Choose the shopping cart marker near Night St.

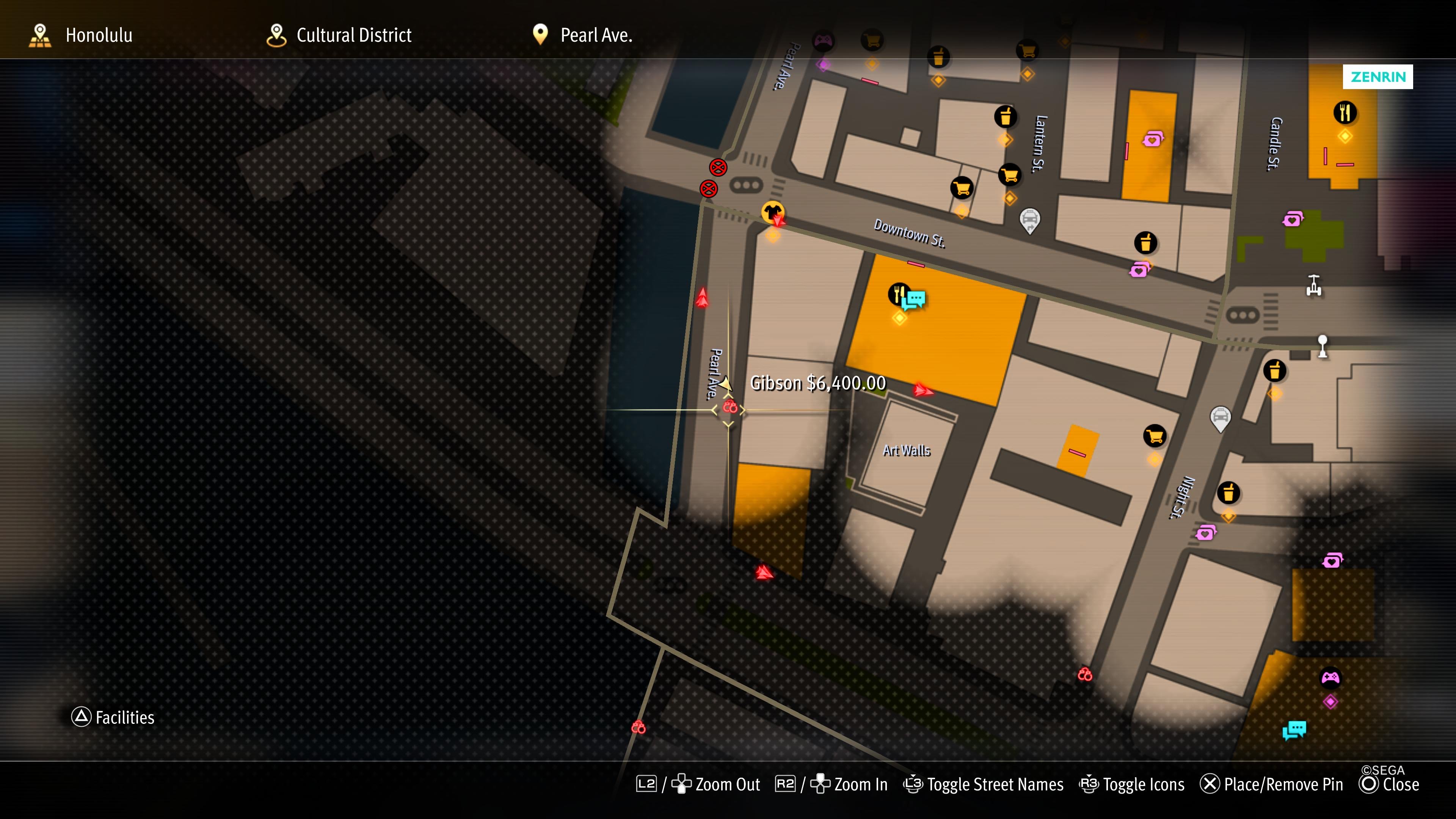click(1154, 436)
